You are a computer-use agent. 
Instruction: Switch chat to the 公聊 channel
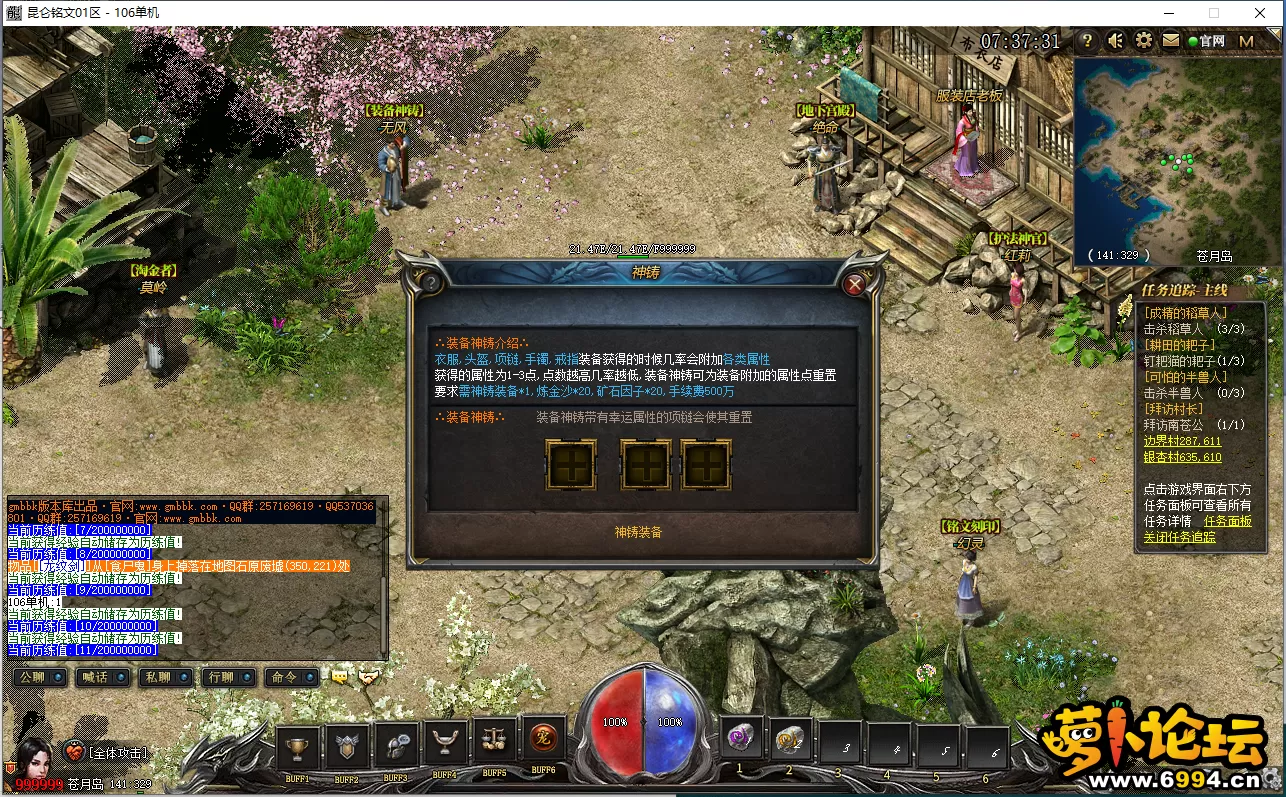point(42,677)
